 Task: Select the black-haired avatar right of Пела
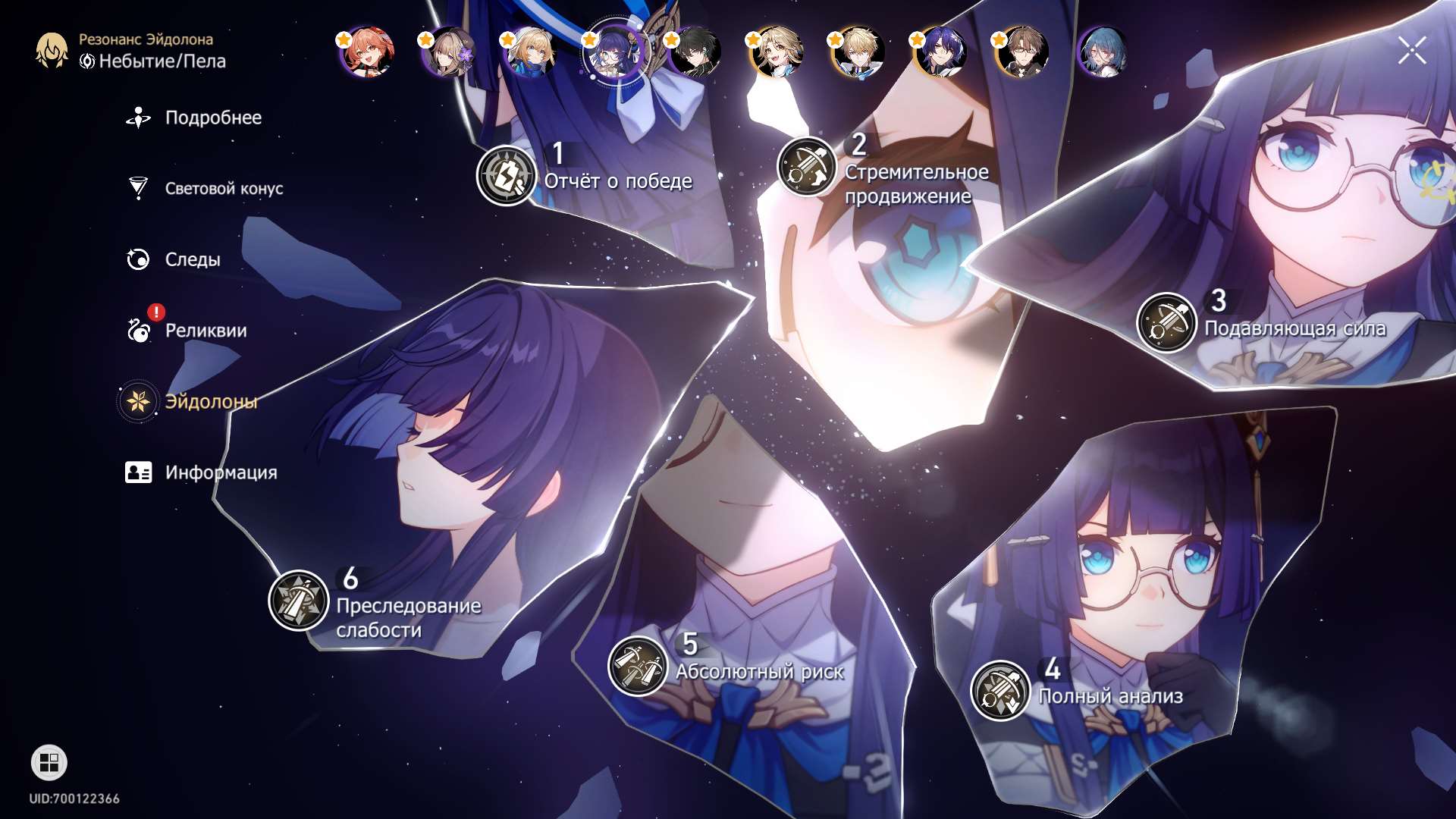click(x=697, y=55)
